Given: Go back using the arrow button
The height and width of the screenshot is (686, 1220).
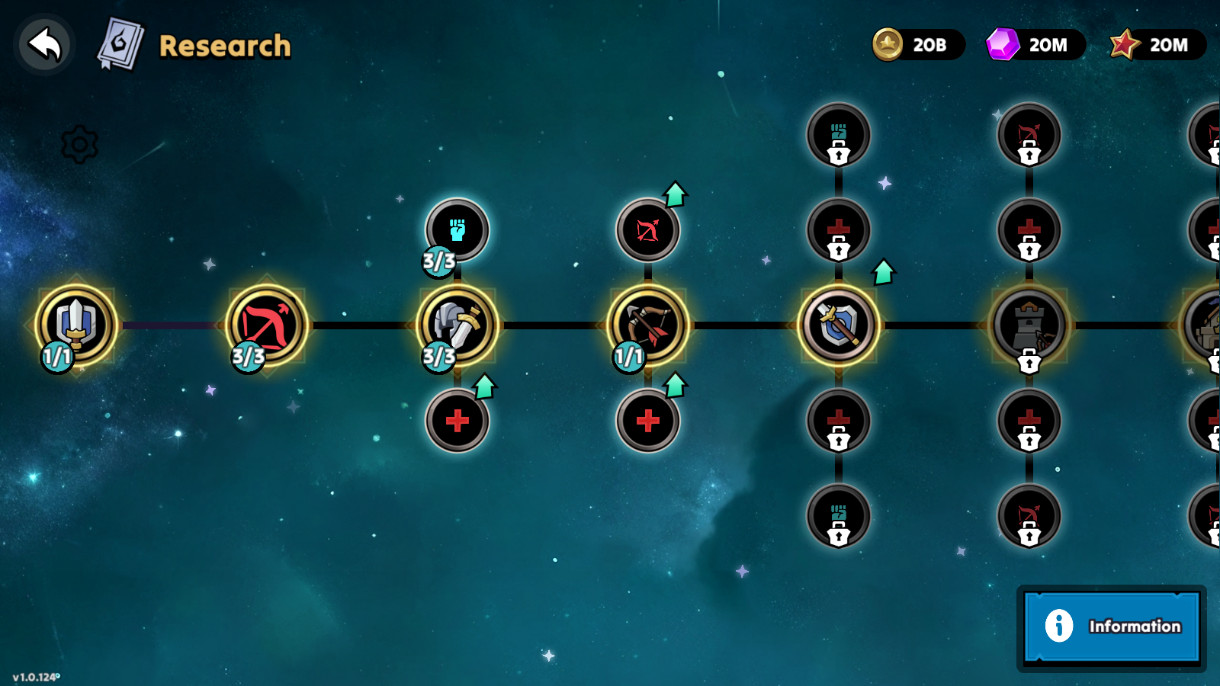Looking at the screenshot, I should pyautogui.click(x=44, y=45).
